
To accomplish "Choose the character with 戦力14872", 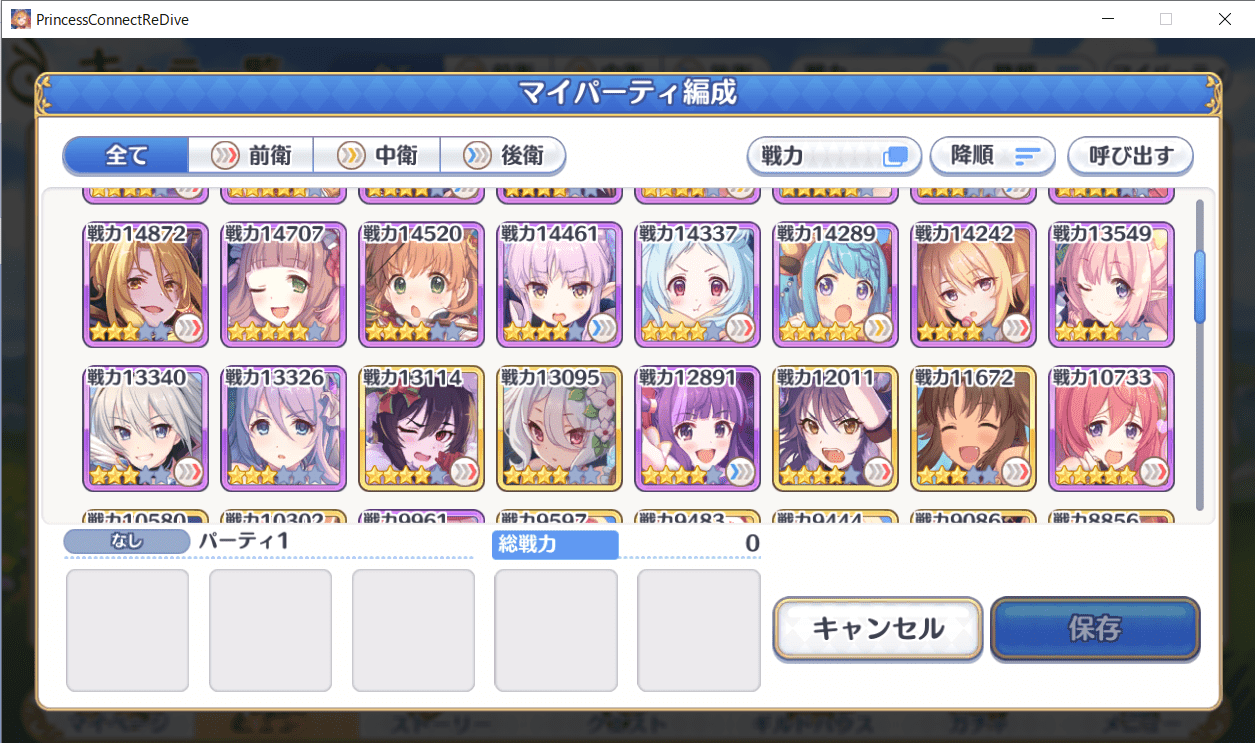I will tap(146, 285).
